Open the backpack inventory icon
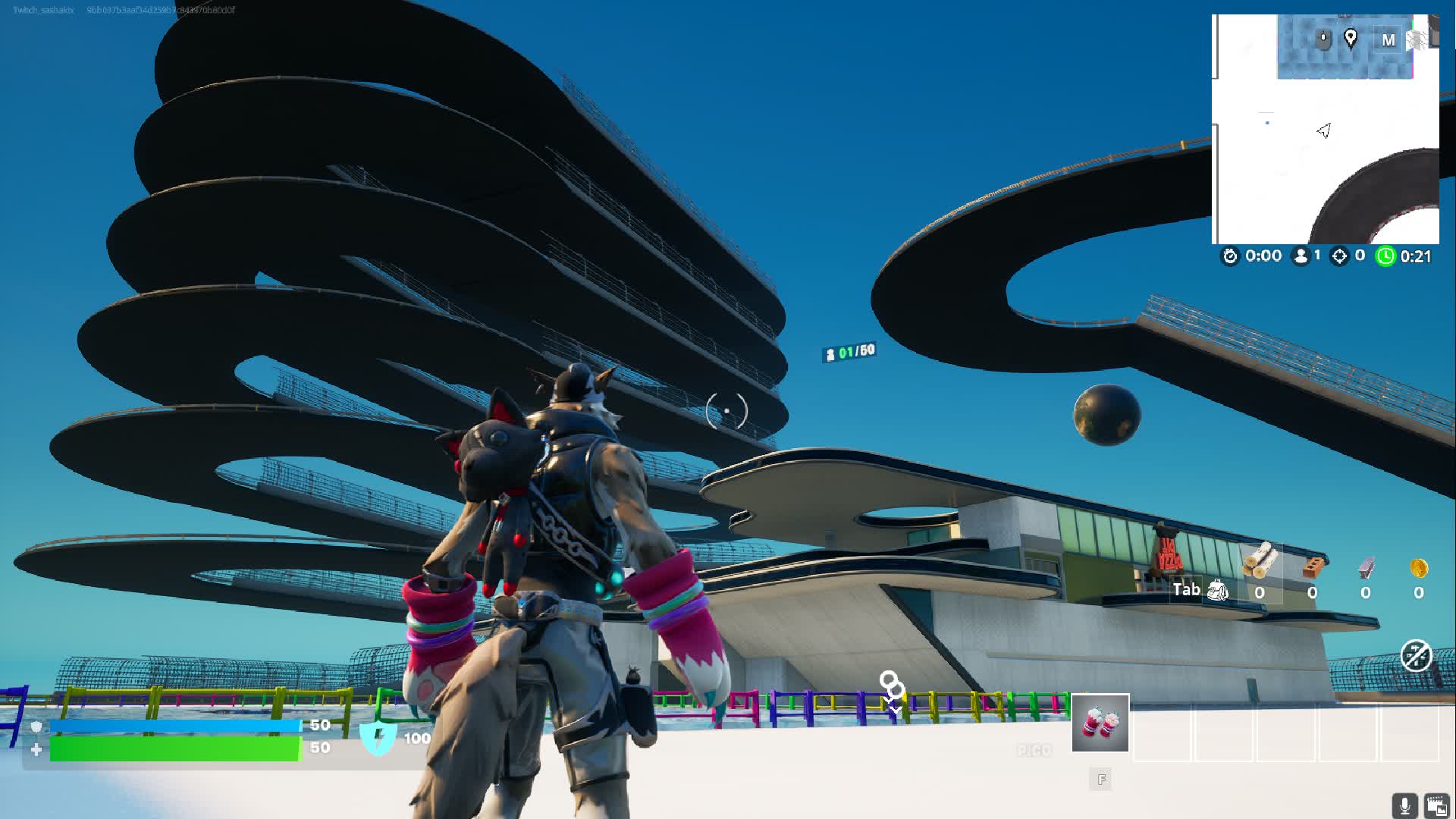This screenshot has width=1456, height=819. point(1217,589)
